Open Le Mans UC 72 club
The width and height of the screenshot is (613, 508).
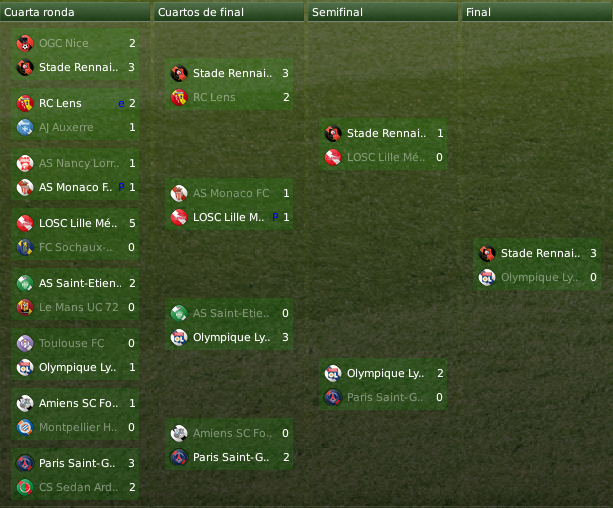78,307
